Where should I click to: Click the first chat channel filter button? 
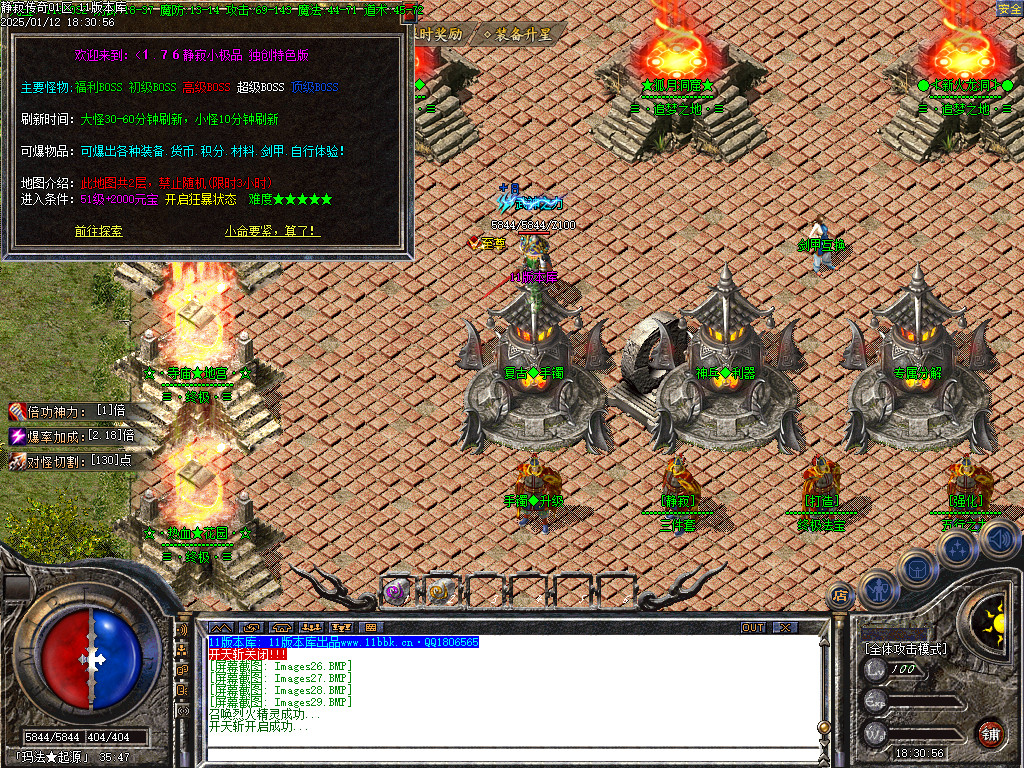click(219, 628)
